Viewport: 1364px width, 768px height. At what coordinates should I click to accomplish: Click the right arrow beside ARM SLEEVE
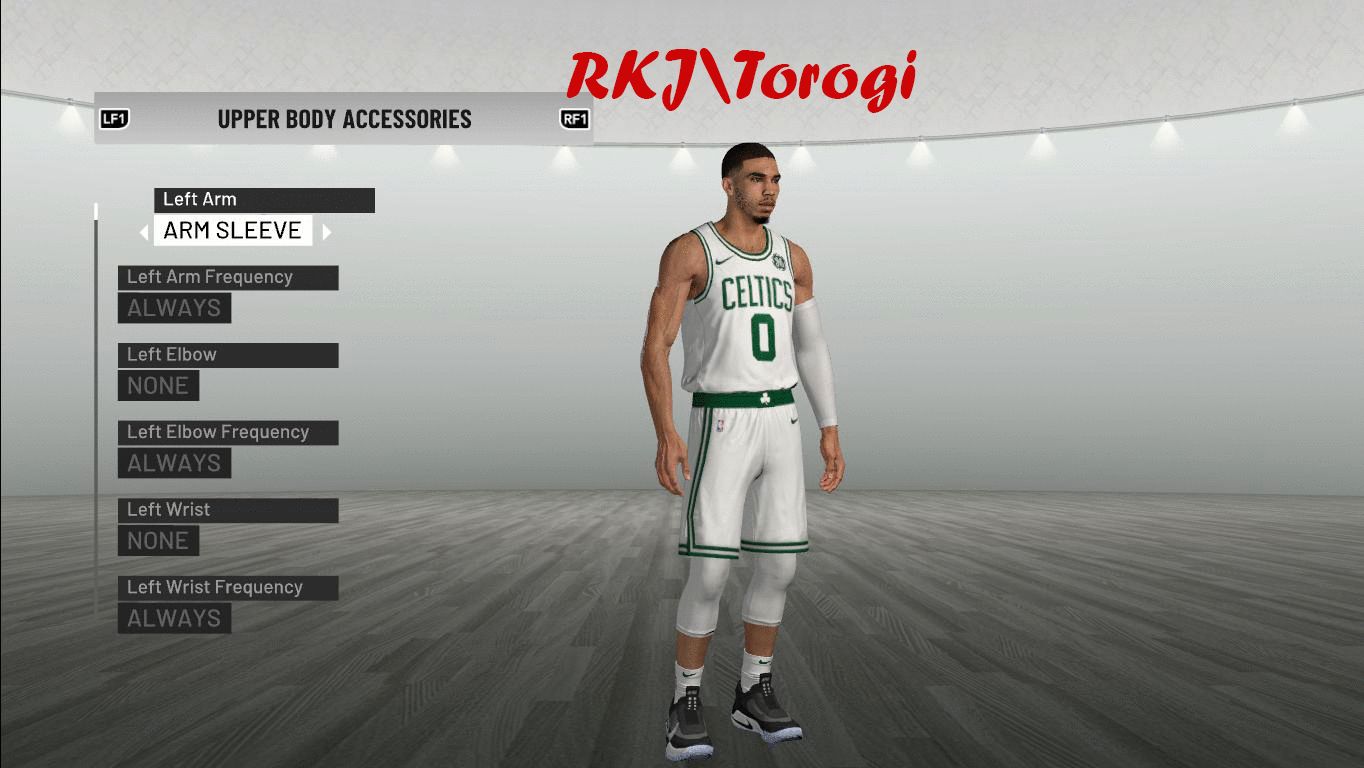pos(326,232)
